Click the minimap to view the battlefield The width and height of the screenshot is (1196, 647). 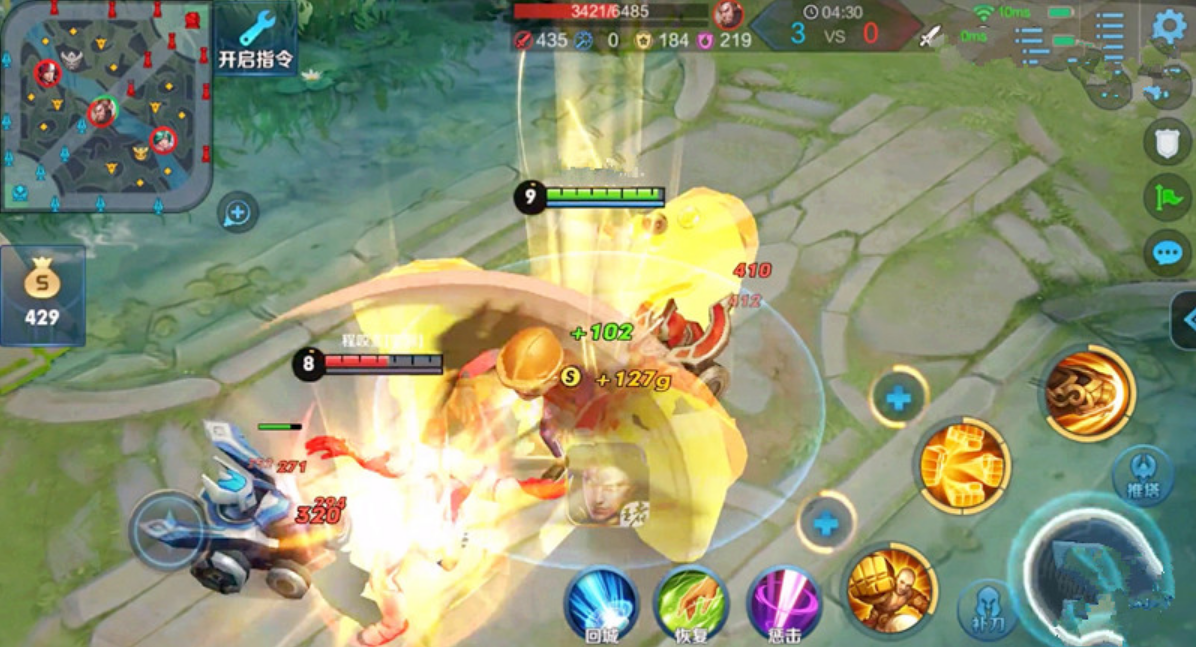(107, 105)
